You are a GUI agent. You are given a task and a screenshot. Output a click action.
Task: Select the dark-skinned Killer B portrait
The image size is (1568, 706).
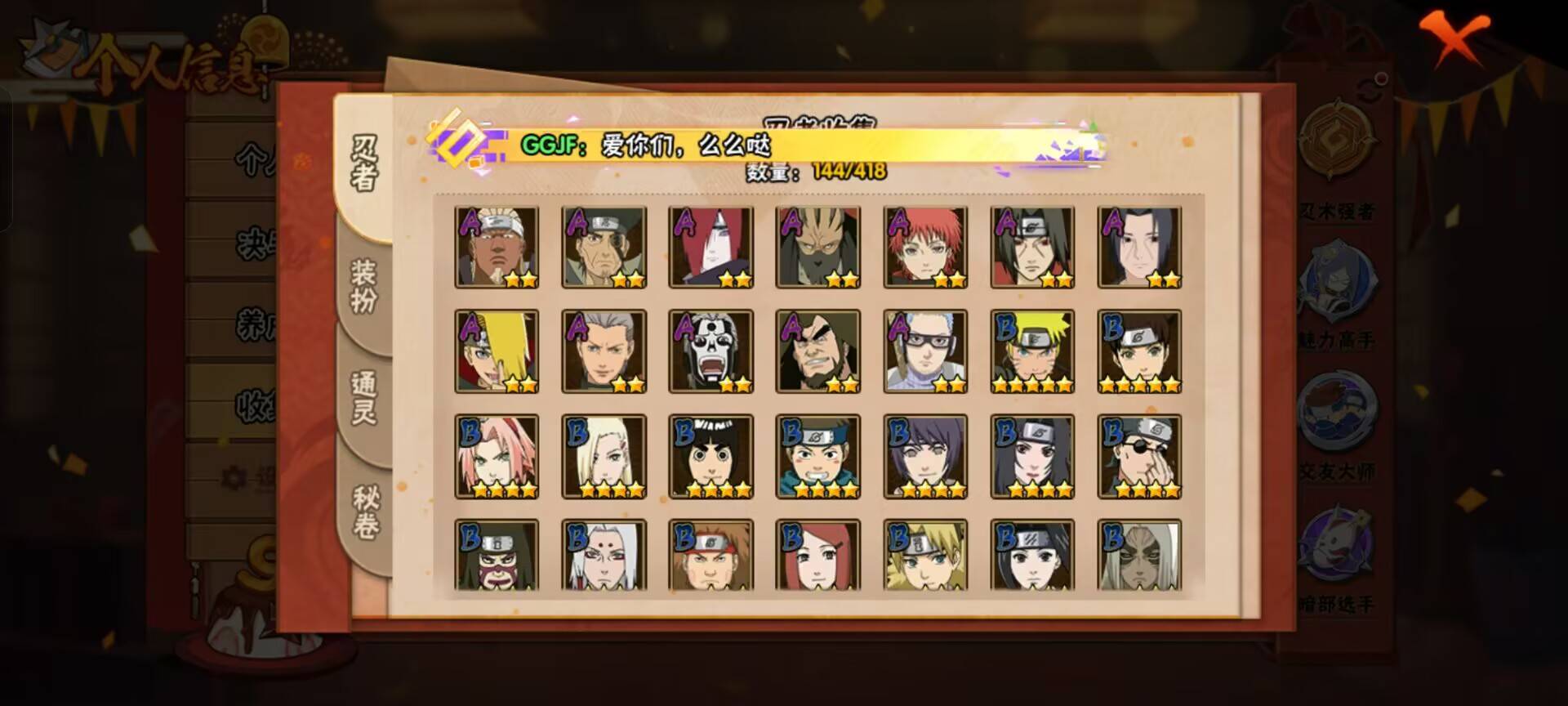coord(497,247)
